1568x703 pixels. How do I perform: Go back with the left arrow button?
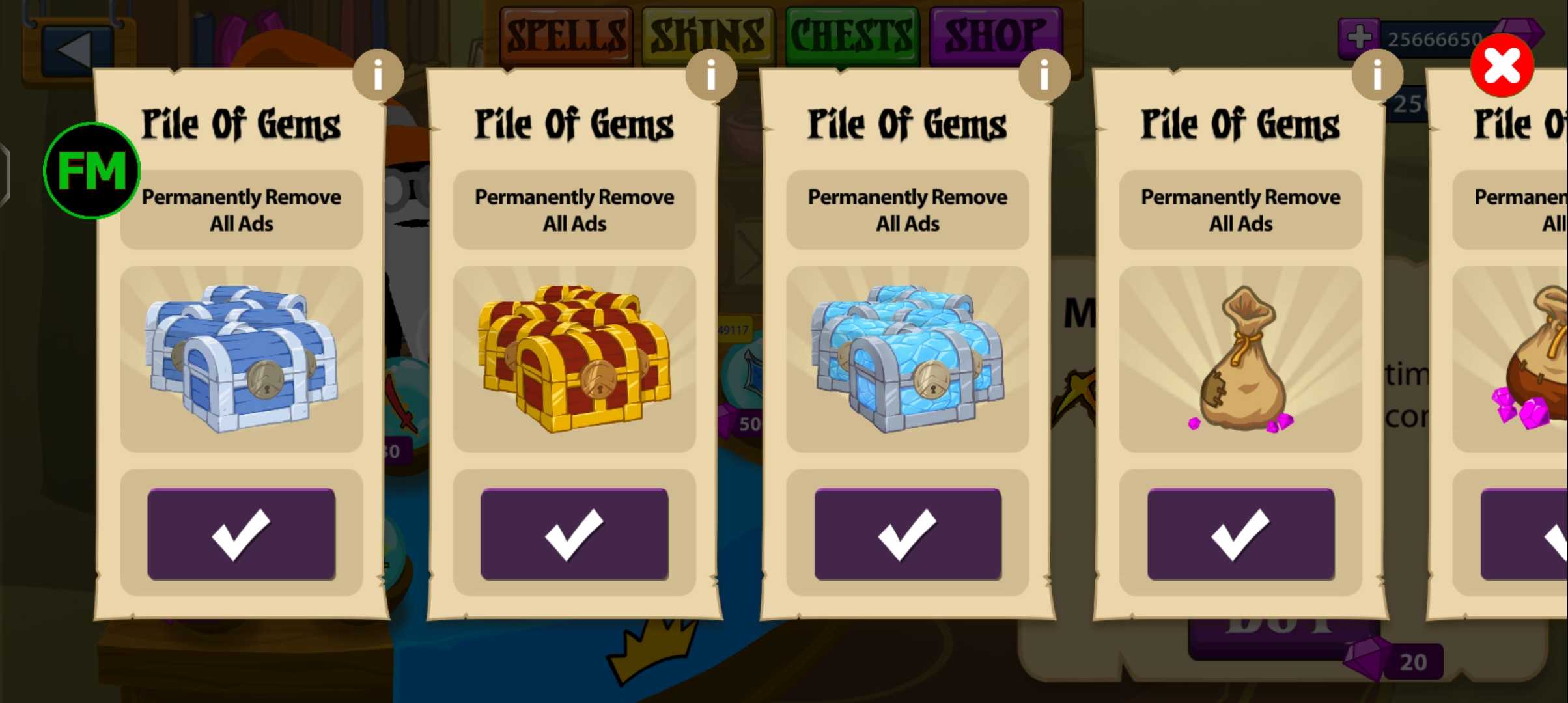(x=73, y=49)
